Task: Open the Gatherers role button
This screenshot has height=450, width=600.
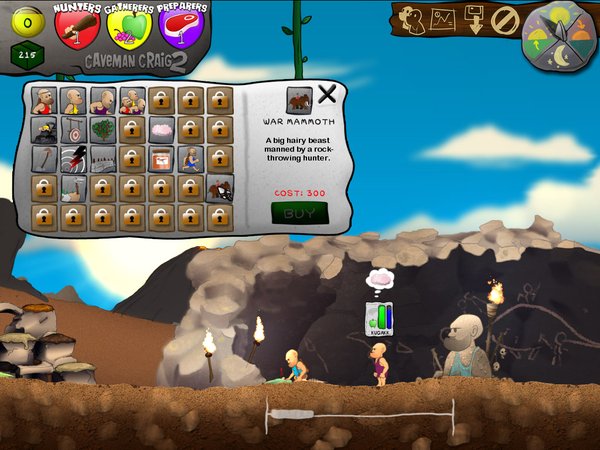Action: (130, 27)
